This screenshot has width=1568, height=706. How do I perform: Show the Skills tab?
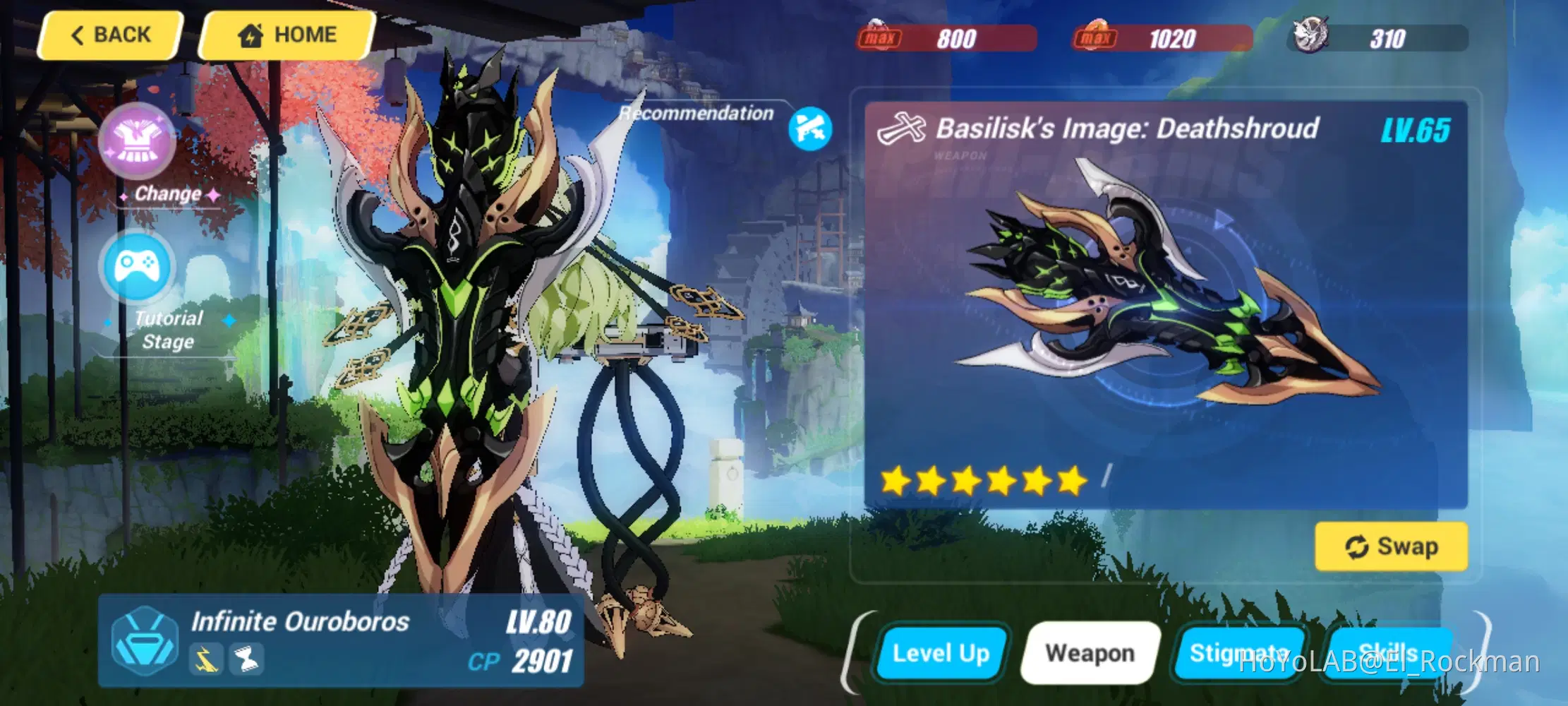click(x=1387, y=653)
